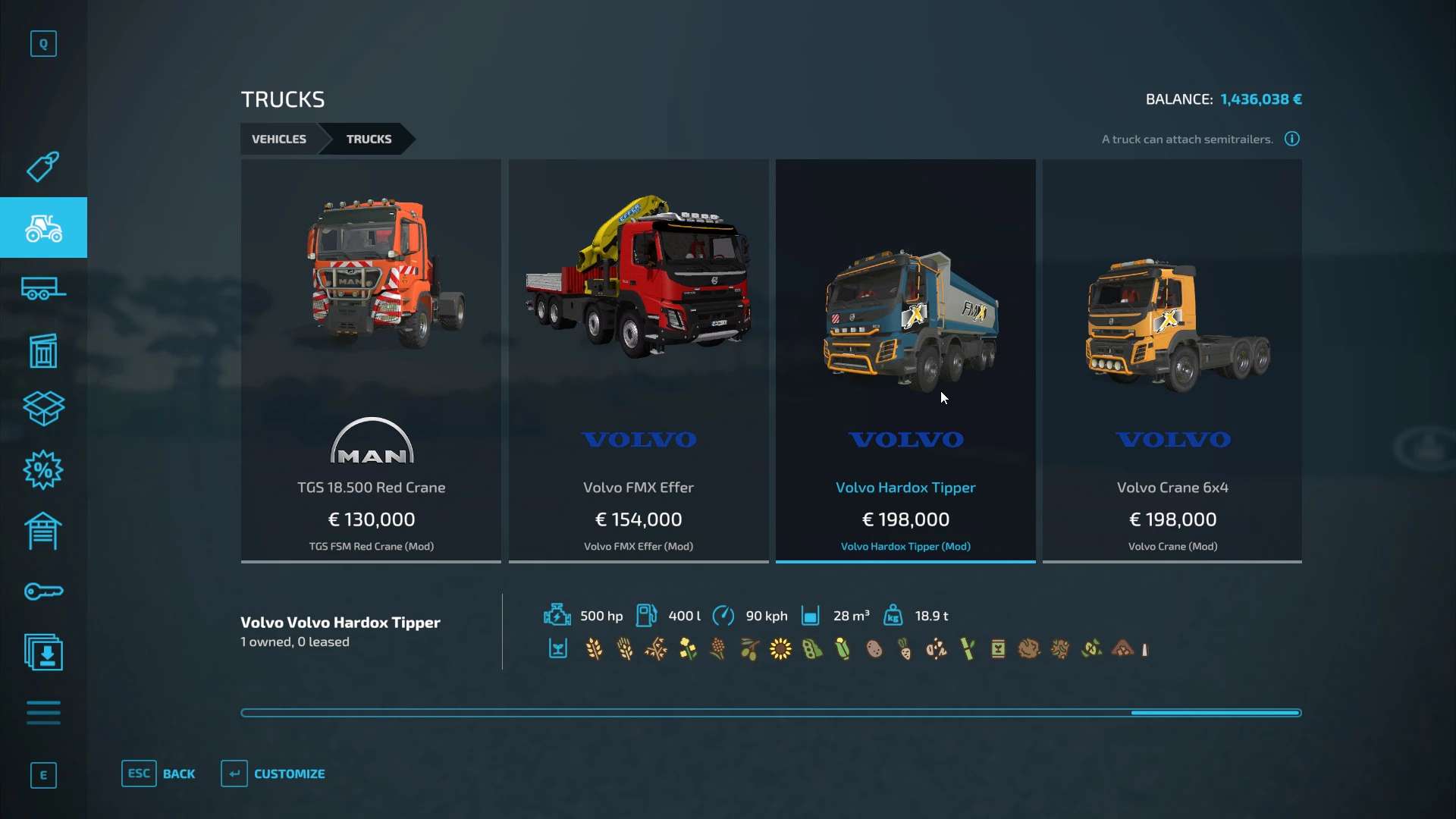Image resolution: width=1456 pixels, height=819 pixels.
Task: Switch to the tractor vehicles category
Action: pyautogui.click(x=43, y=227)
